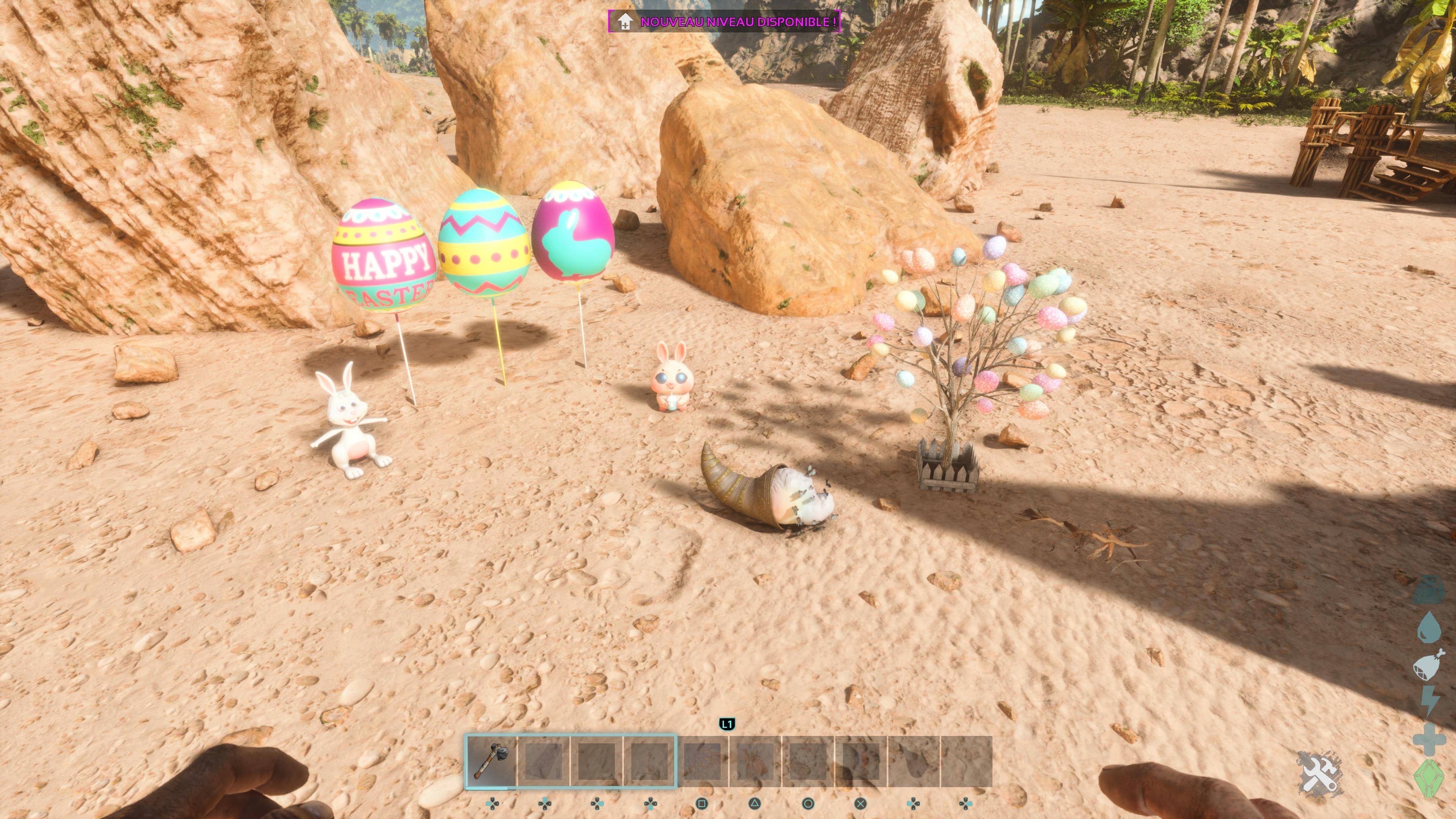1456x819 pixels.
Task: Select the lightning bolt stamina icon
Action: [1429, 701]
